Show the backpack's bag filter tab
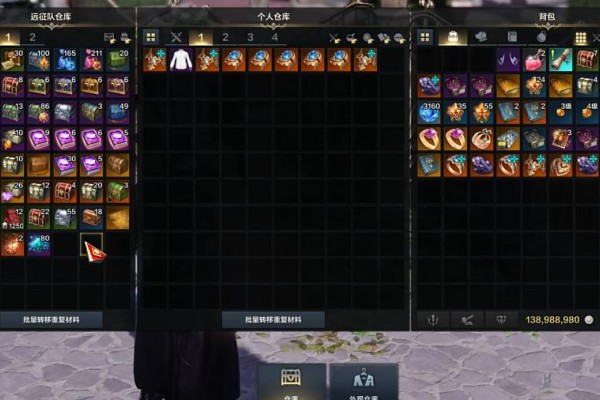The width and height of the screenshot is (600, 400). coord(453,37)
